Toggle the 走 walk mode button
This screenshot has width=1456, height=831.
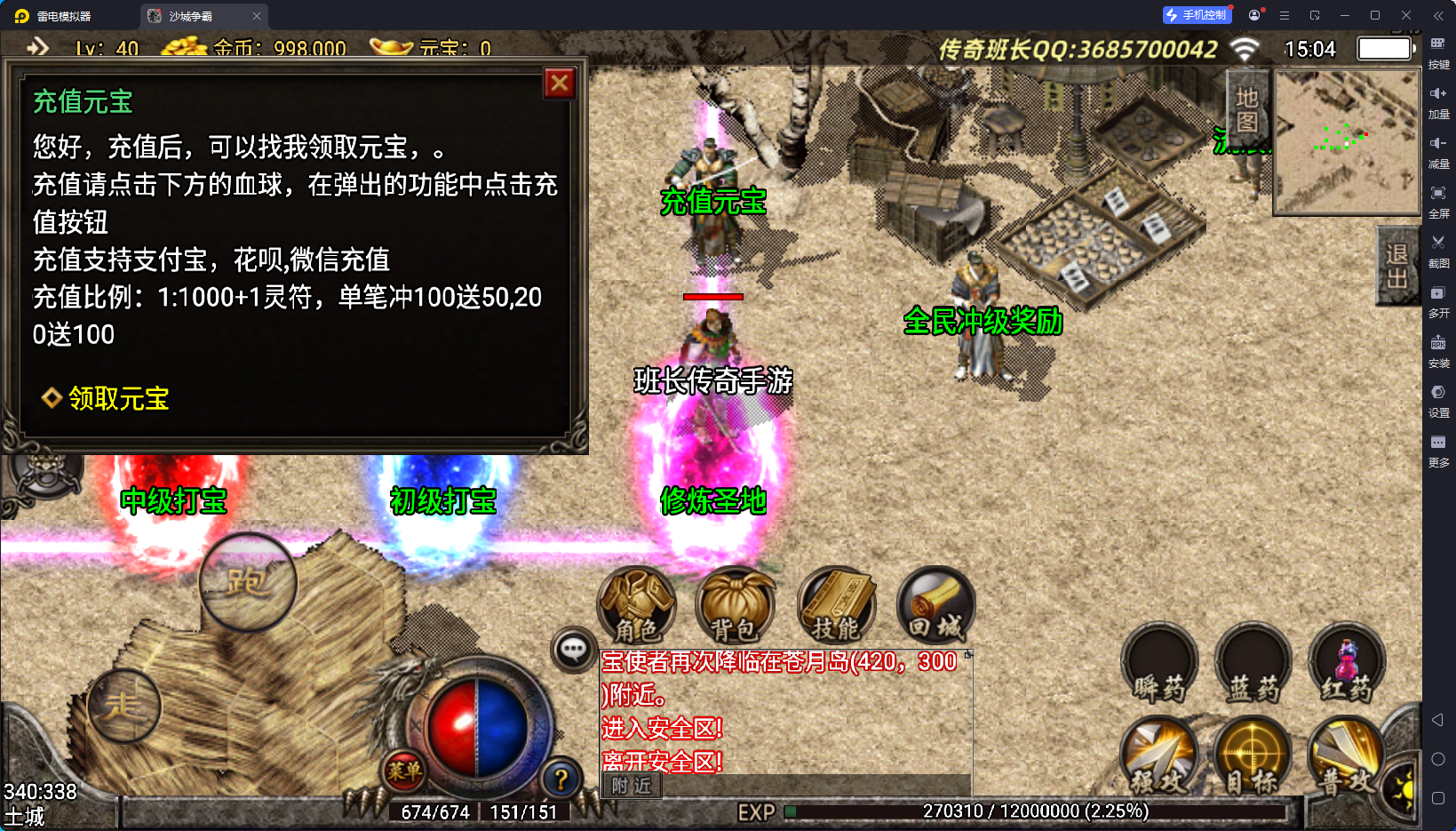tap(123, 706)
